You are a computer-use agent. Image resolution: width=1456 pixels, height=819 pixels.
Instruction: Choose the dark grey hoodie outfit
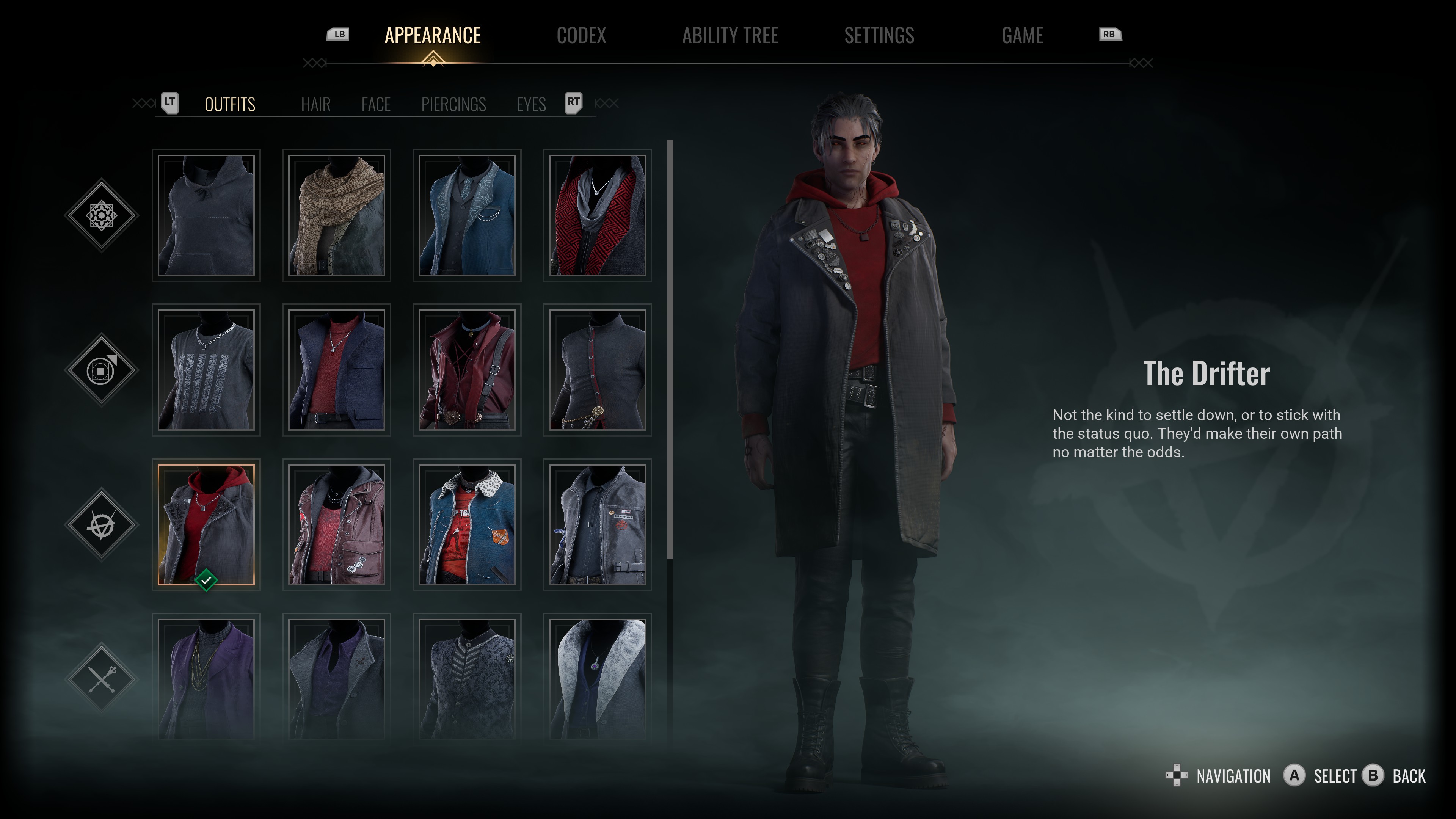pos(206,215)
